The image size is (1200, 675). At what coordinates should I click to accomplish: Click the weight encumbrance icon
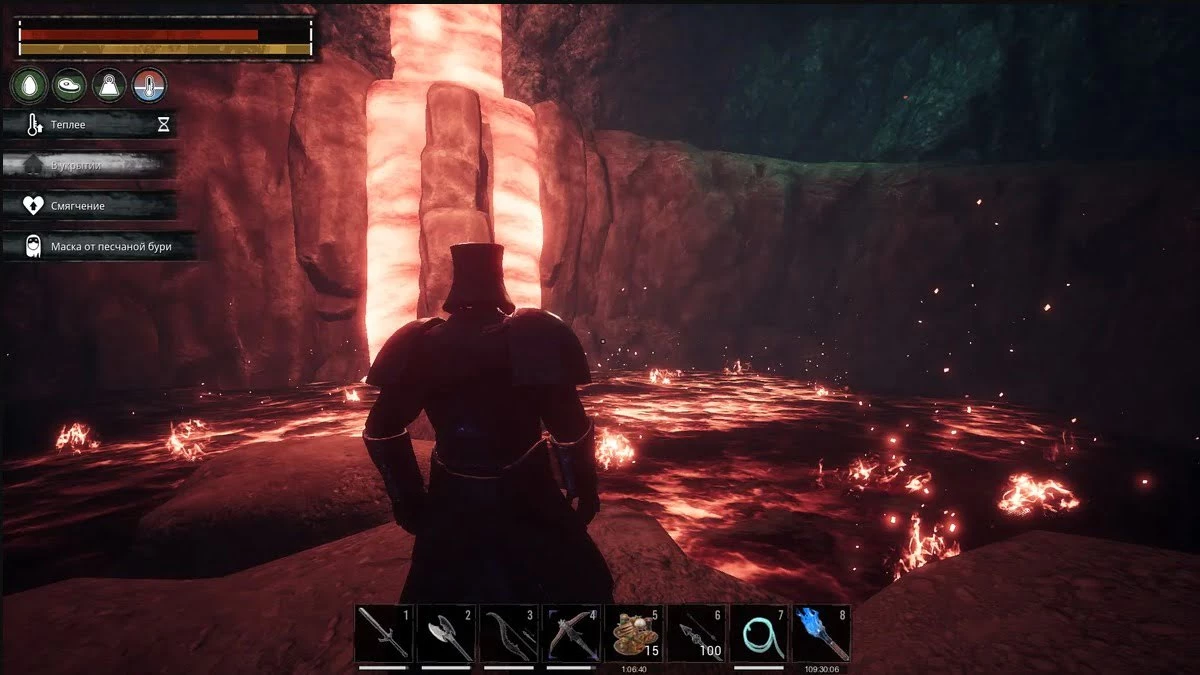109,86
